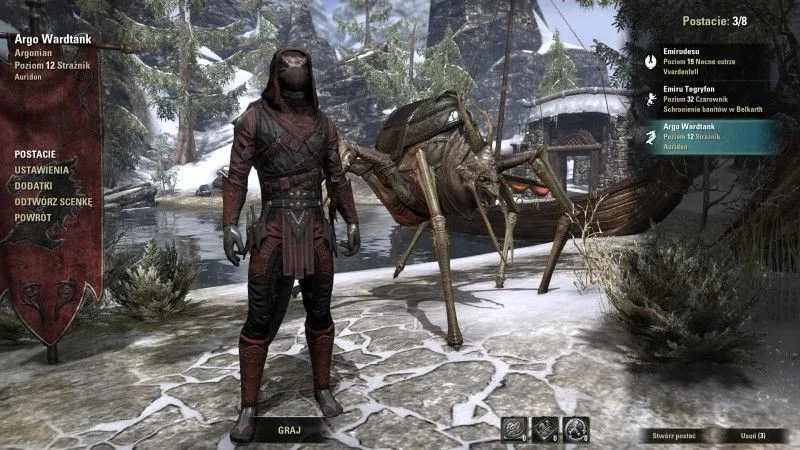This screenshot has width=800, height=450.
Task: Click the first token icon with leaf emblem
Action: 514,430
